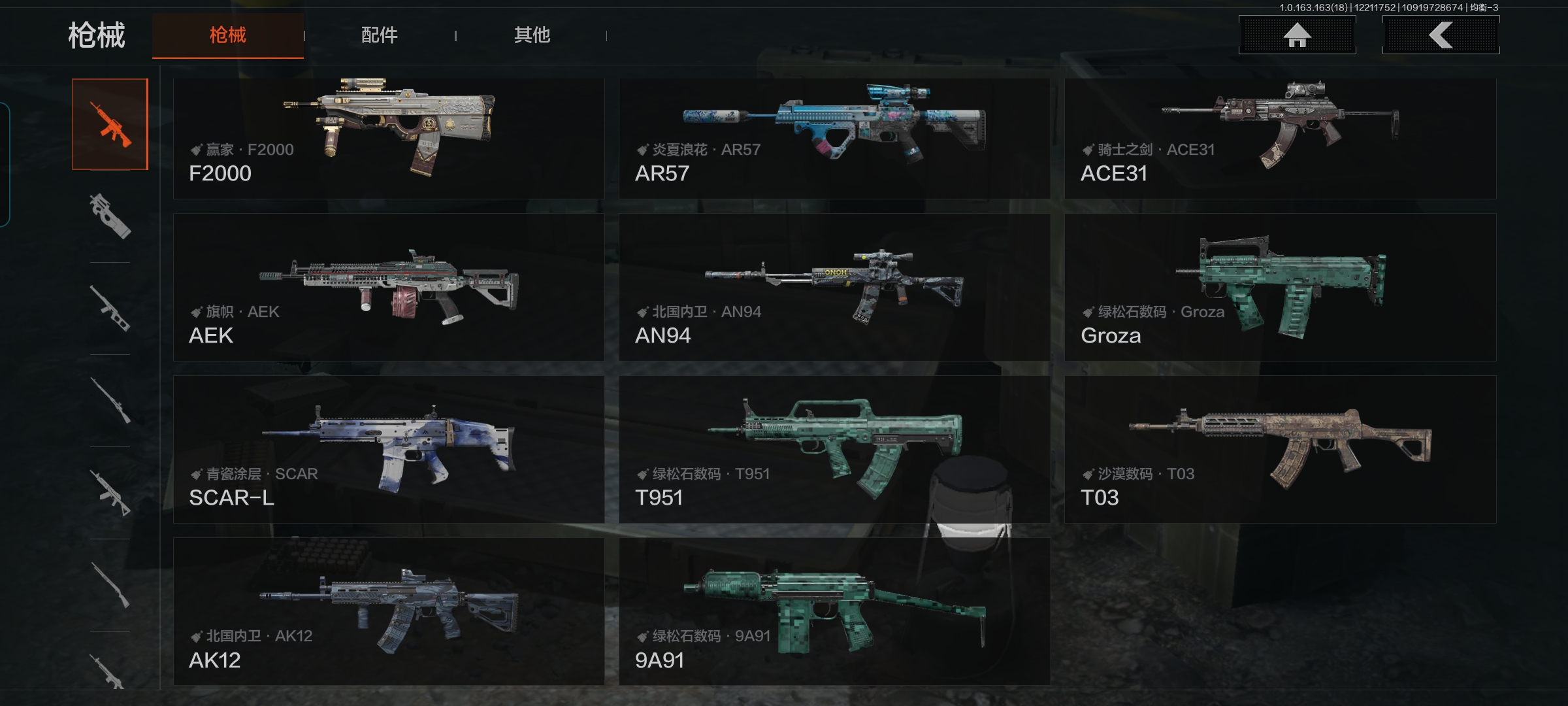Image resolution: width=1568 pixels, height=706 pixels.
Task: Select the 9A91 weapon card
Action: tap(834, 611)
